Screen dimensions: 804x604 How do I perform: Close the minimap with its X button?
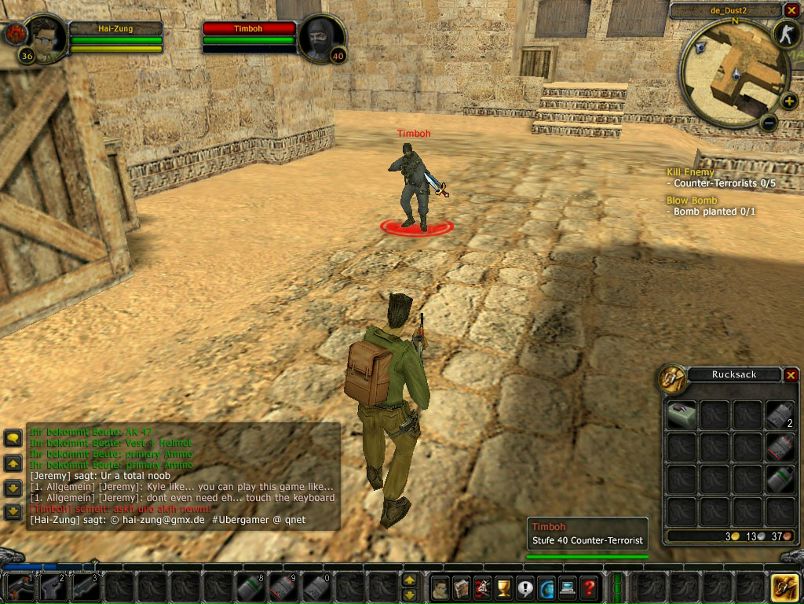(791, 10)
